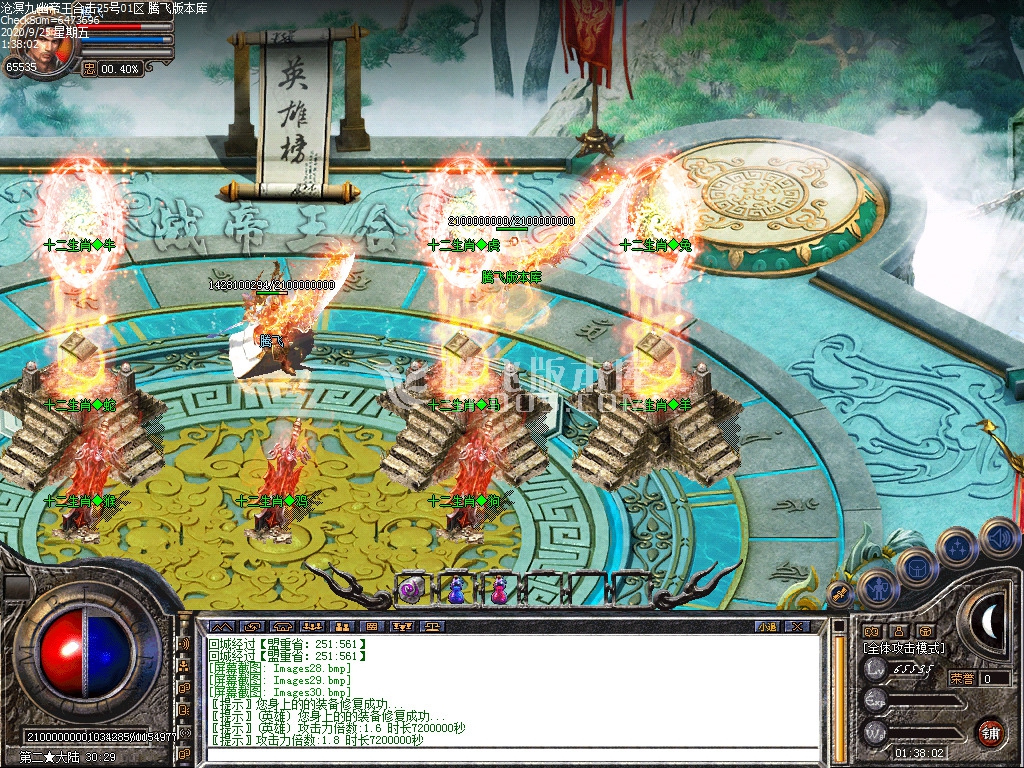Click the 小退 logout button
This screenshot has height=768, width=1024.
click(767, 626)
